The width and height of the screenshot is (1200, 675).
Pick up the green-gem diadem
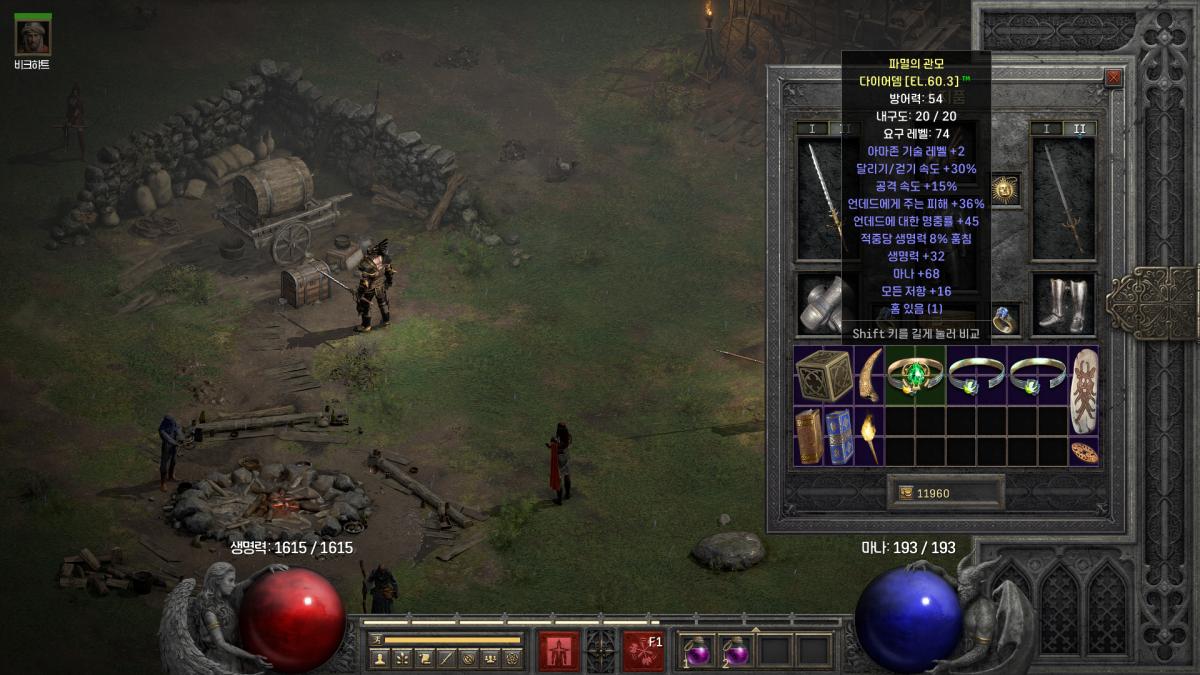point(916,375)
